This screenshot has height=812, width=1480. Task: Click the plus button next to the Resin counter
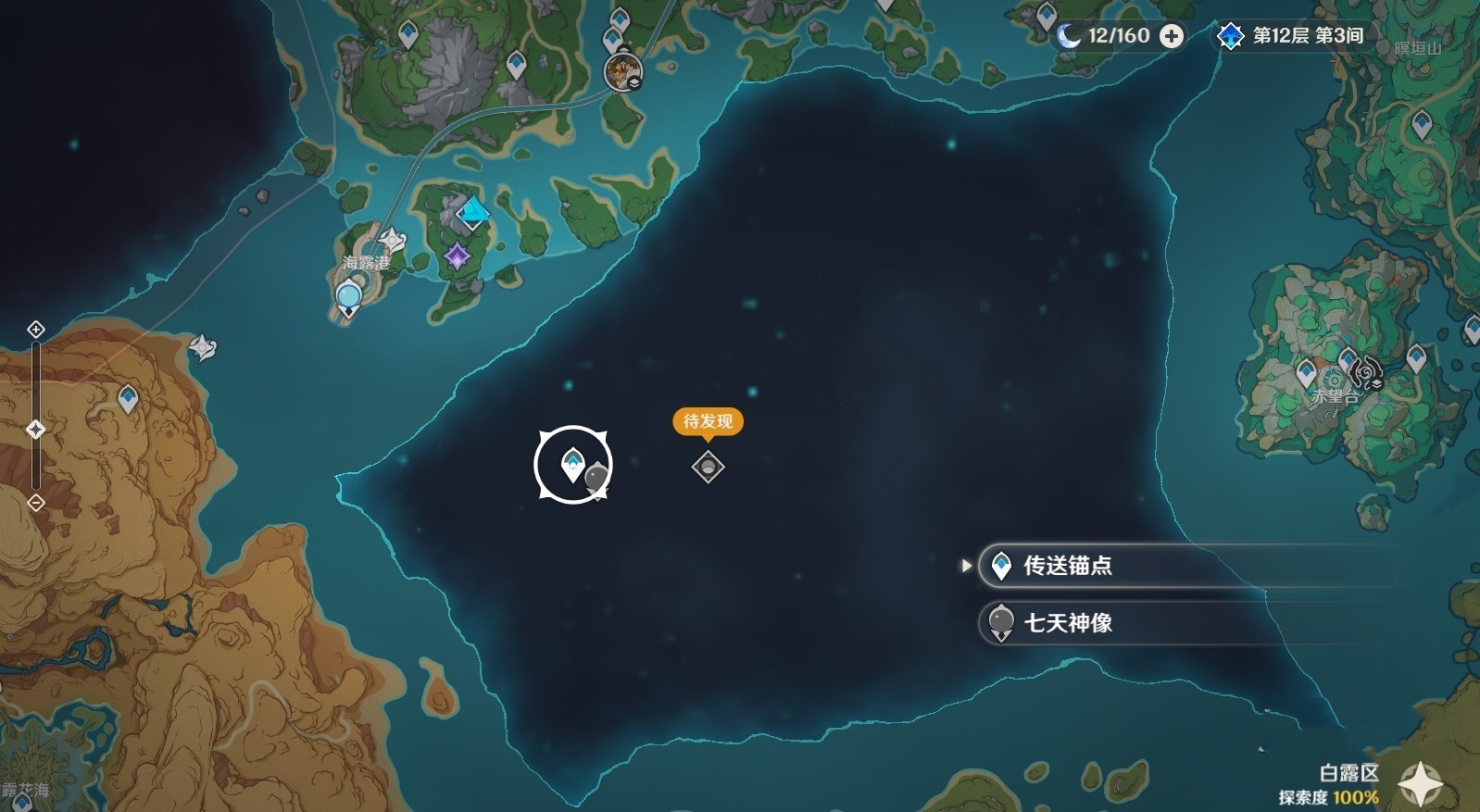(1173, 37)
